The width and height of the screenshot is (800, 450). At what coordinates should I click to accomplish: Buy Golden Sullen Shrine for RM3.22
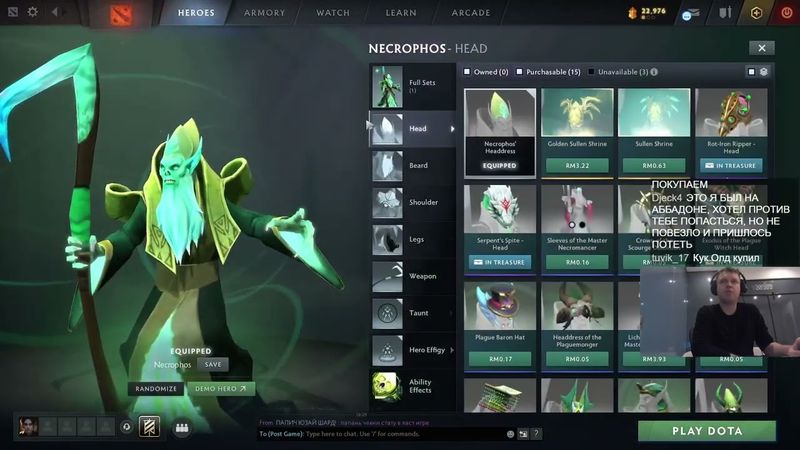tap(578, 165)
